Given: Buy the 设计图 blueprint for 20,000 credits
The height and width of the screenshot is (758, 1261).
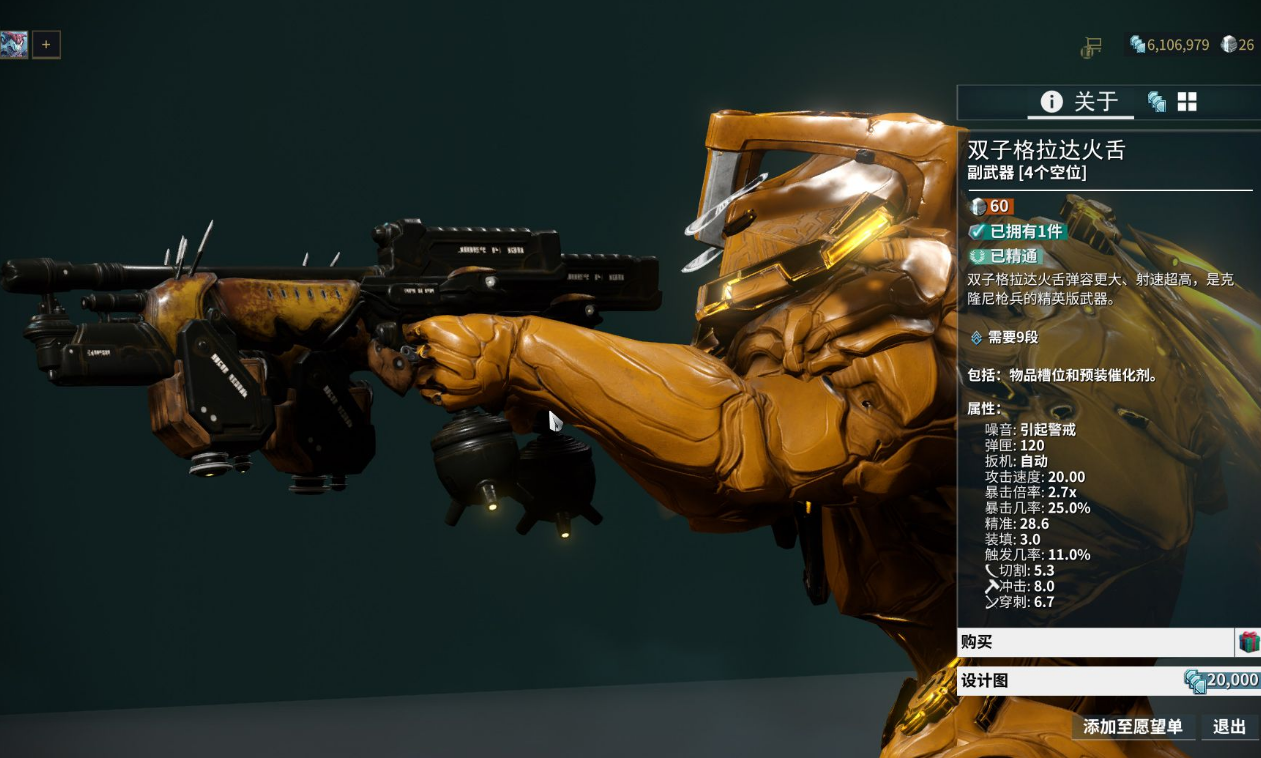Looking at the screenshot, I should [1108, 681].
